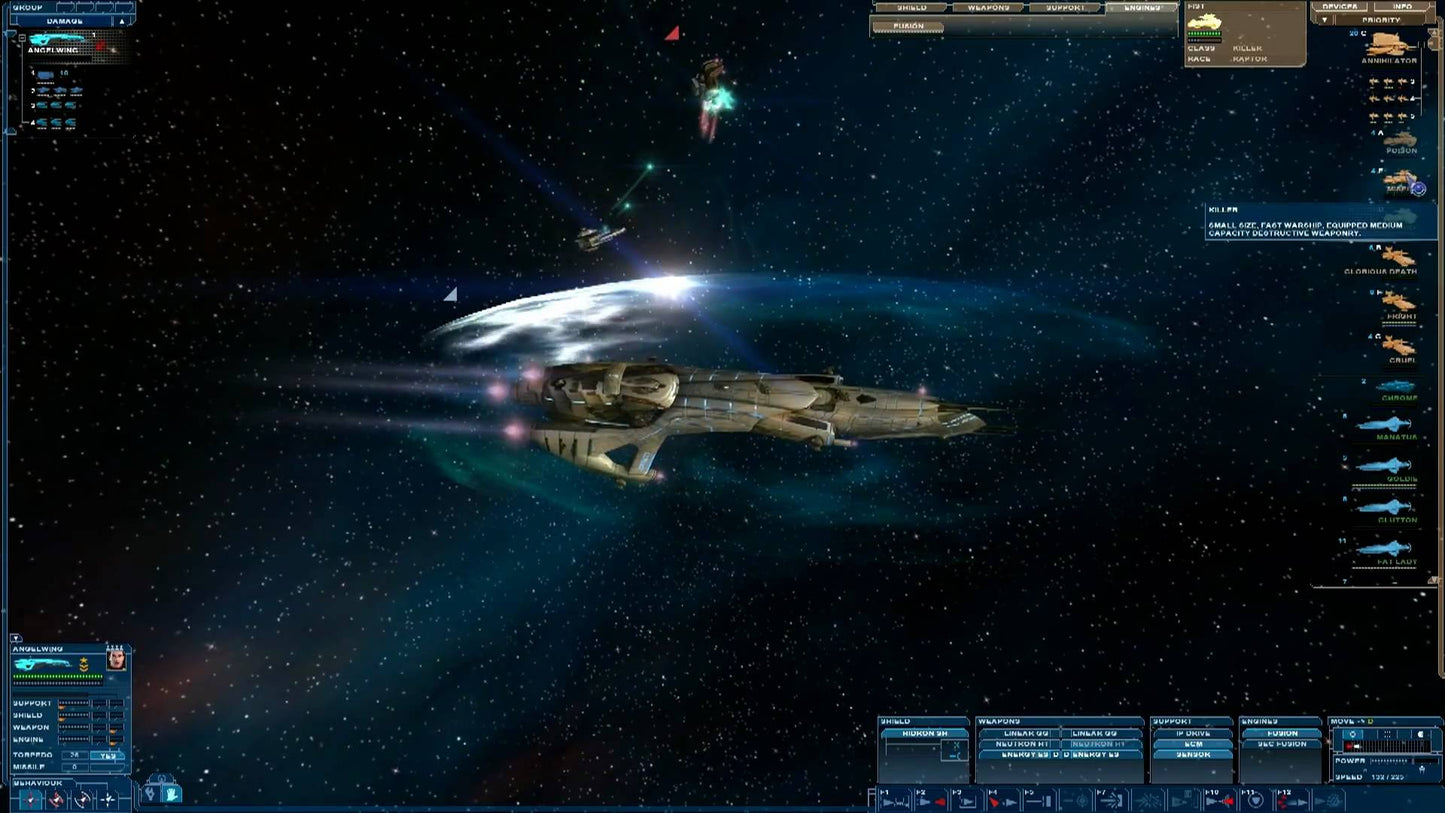
Task: Activate the F2 attack command on the hotkey bar
Action: [932, 800]
